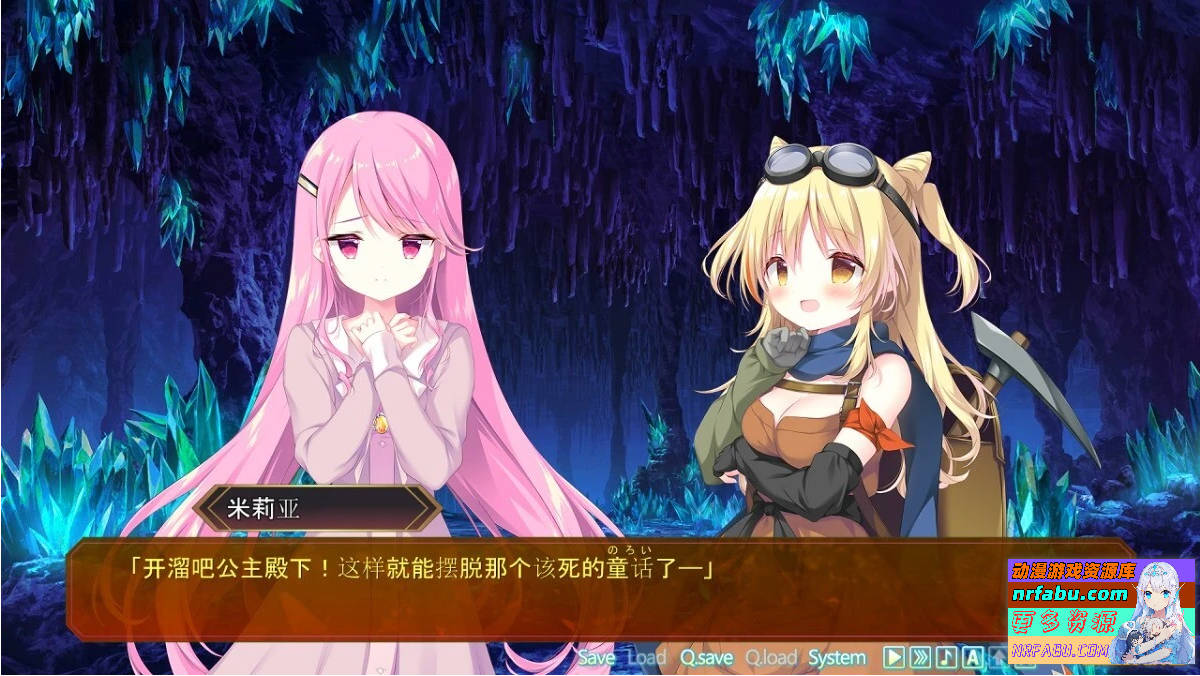The height and width of the screenshot is (676, 1200).
Task: Start auto-play with the play triangle icon
Action: (895, 657)
